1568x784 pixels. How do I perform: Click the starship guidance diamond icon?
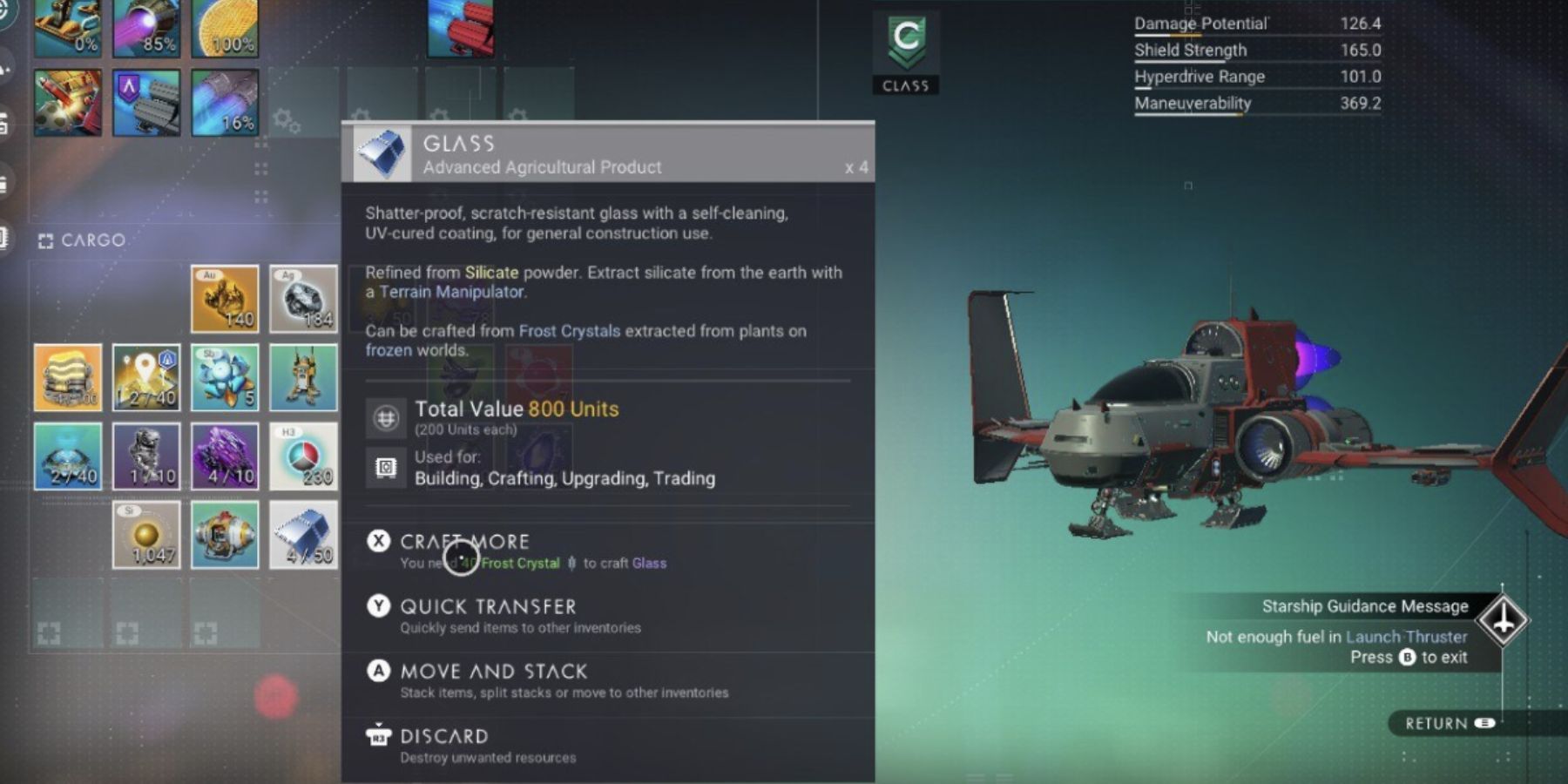(1501, 620)
